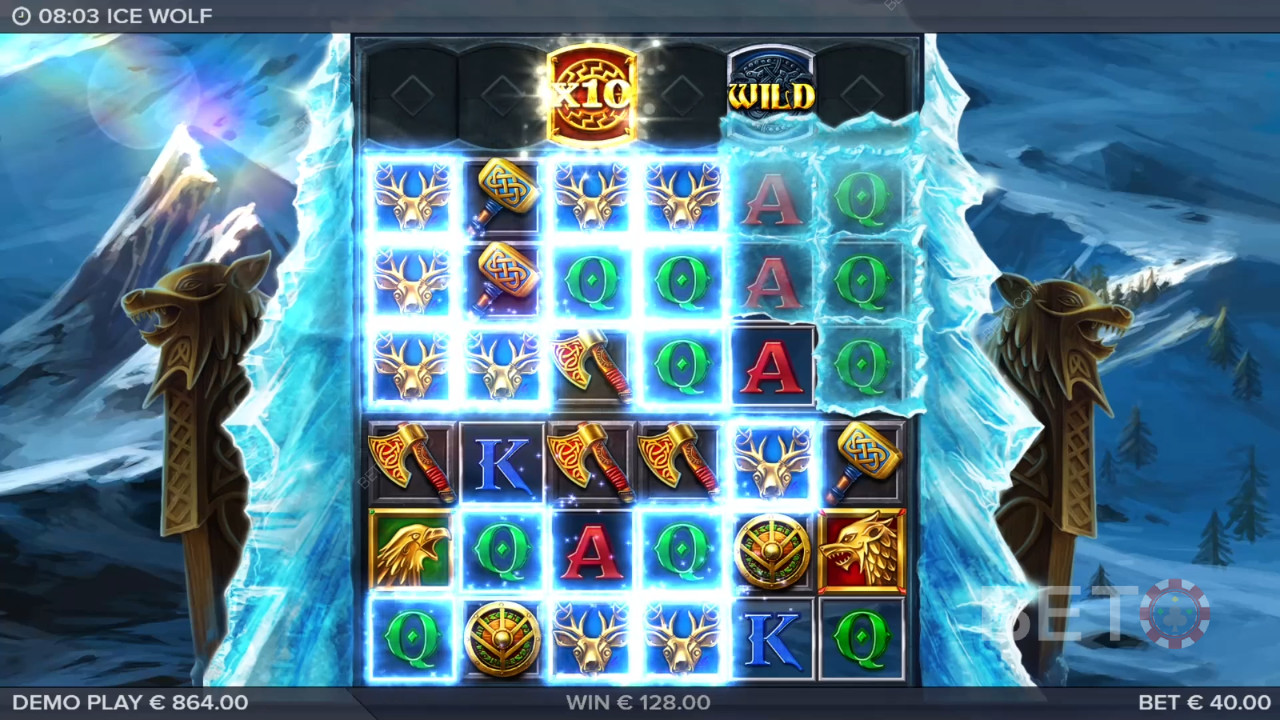Choose the golden wolf symbol tile
Image resolution: width=1280 pixels, height=720 pixels.
(x=862, y=551)
